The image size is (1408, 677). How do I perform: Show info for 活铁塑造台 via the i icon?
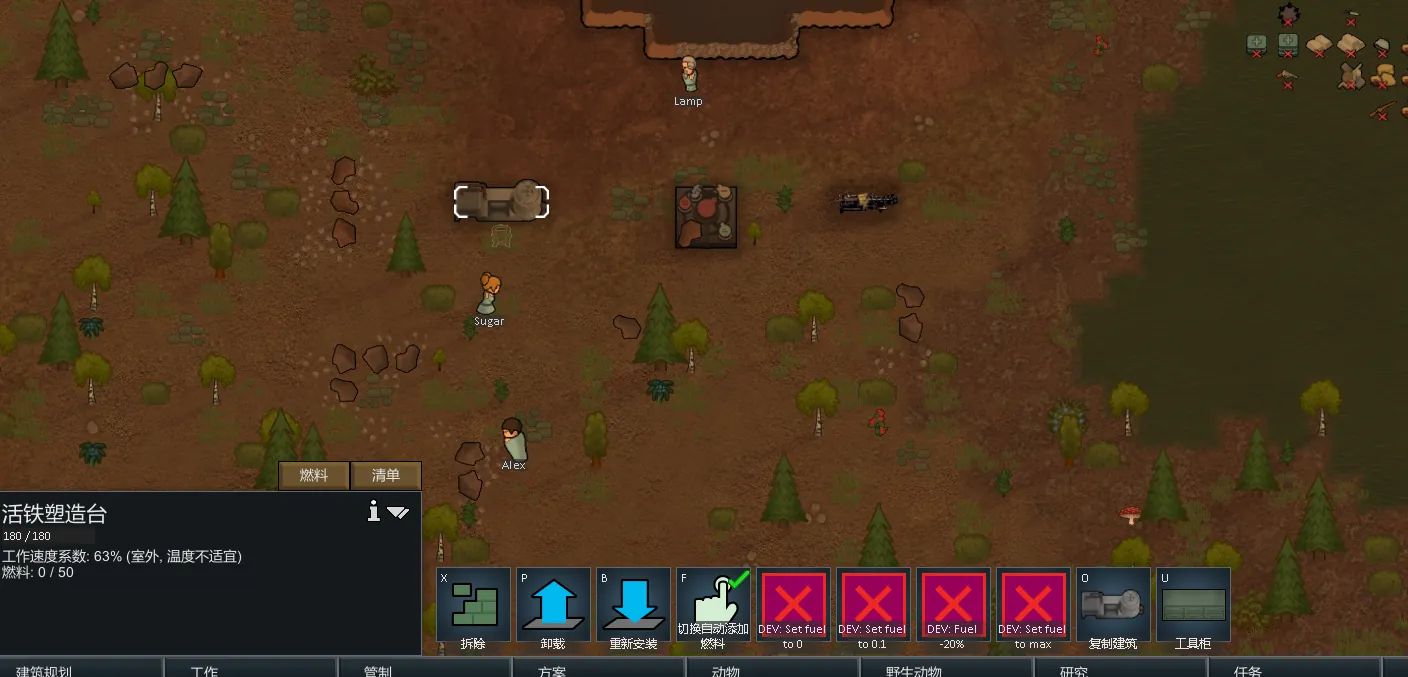[x=374, y=512]
